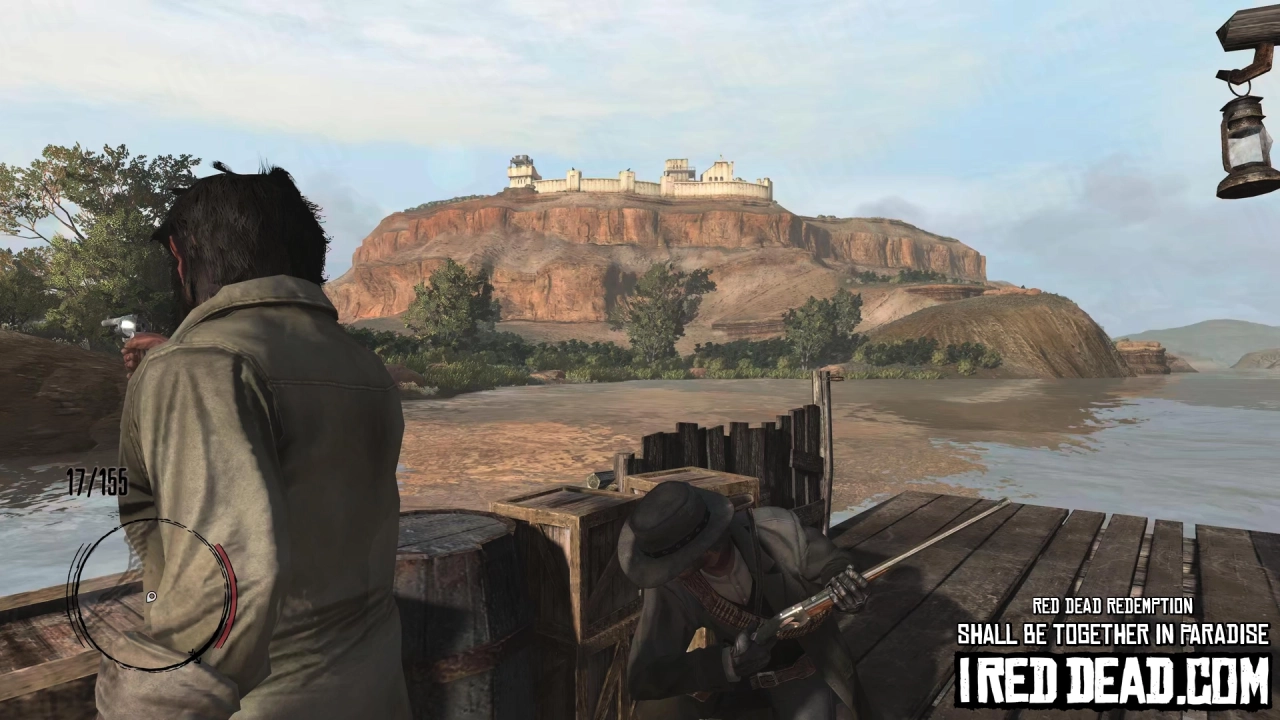This screenshot has height=720, width=1280.
Task: Select the RED DEAD REDEMPTION header text
Action: coord(1113,606)
